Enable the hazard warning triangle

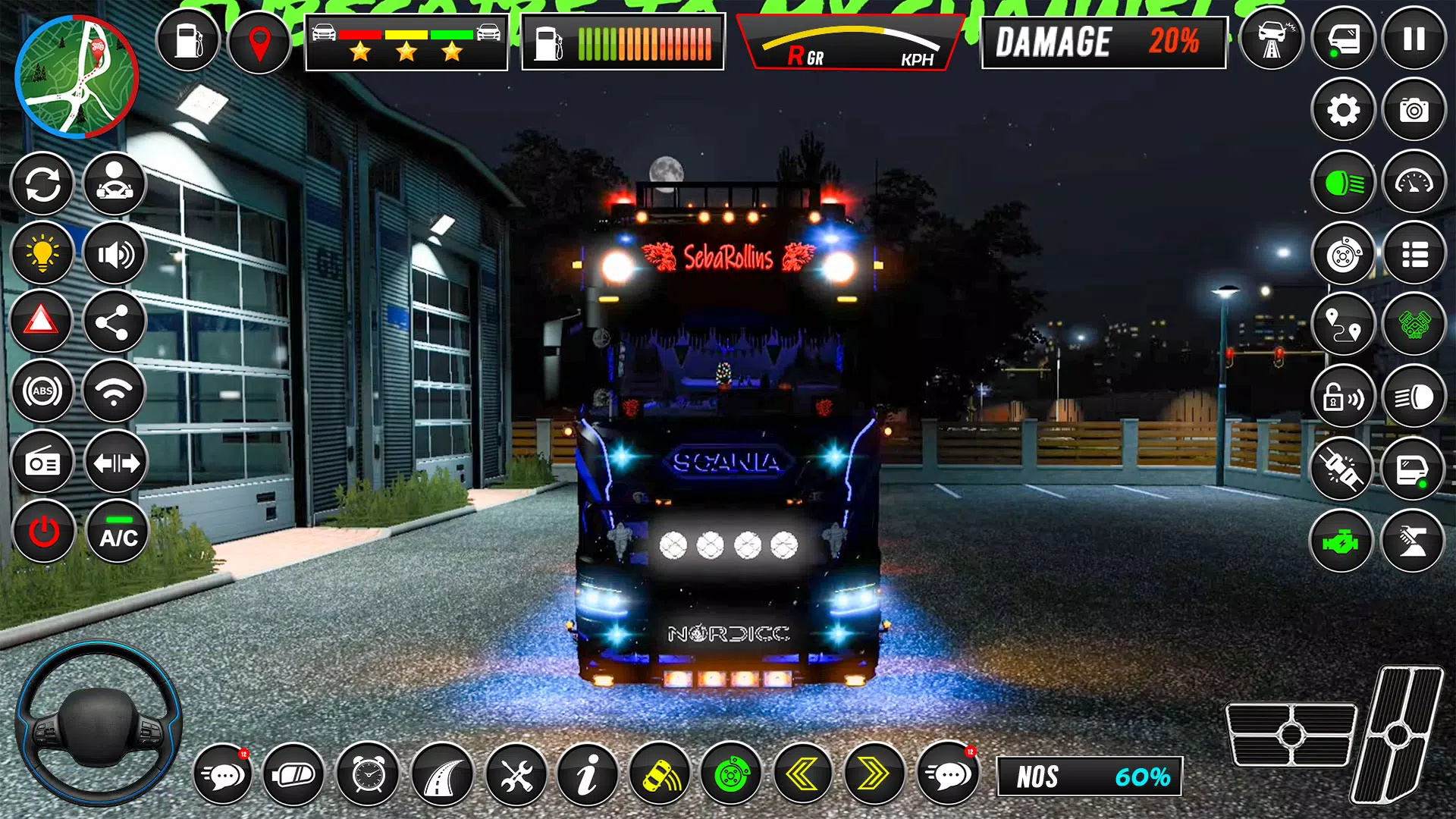pyautogui.click(x=43, y=322)
